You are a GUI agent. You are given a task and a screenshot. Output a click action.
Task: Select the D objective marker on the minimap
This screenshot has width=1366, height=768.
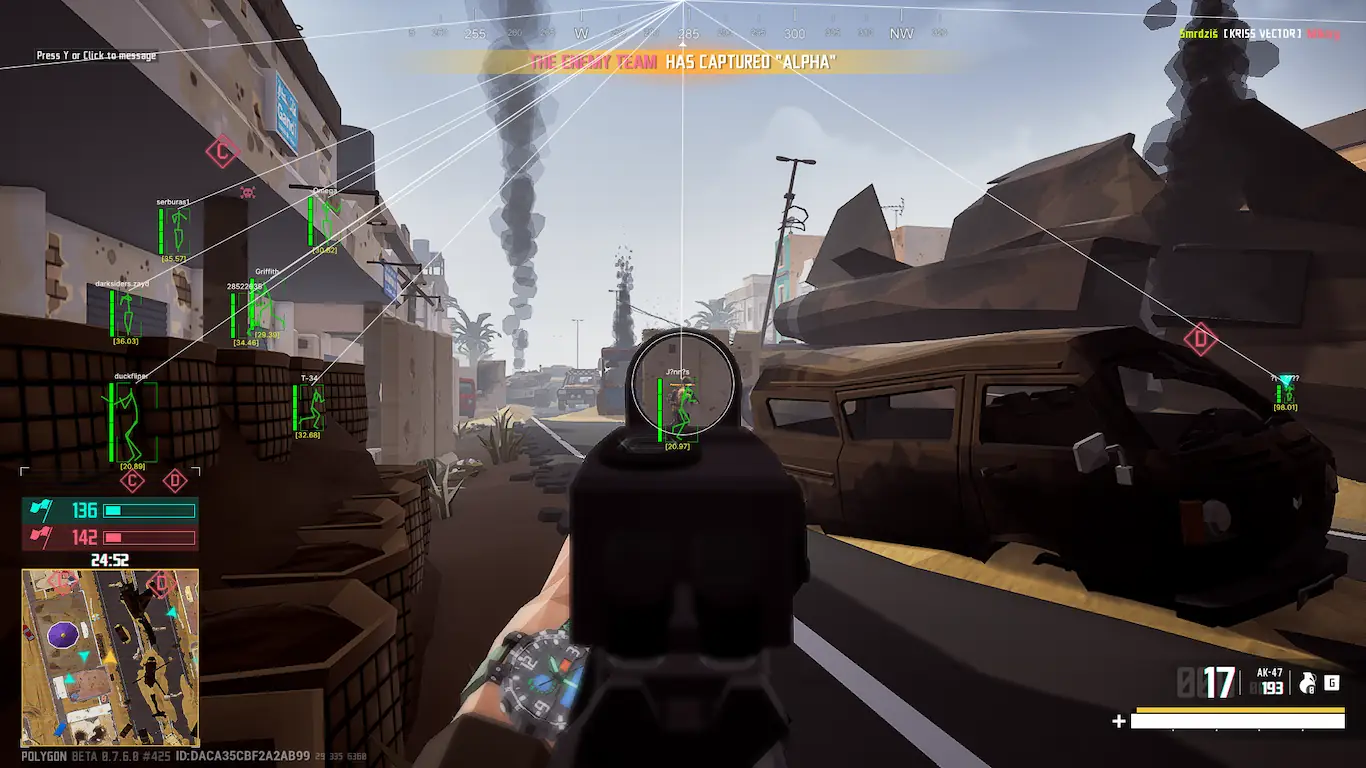point(161,583)
